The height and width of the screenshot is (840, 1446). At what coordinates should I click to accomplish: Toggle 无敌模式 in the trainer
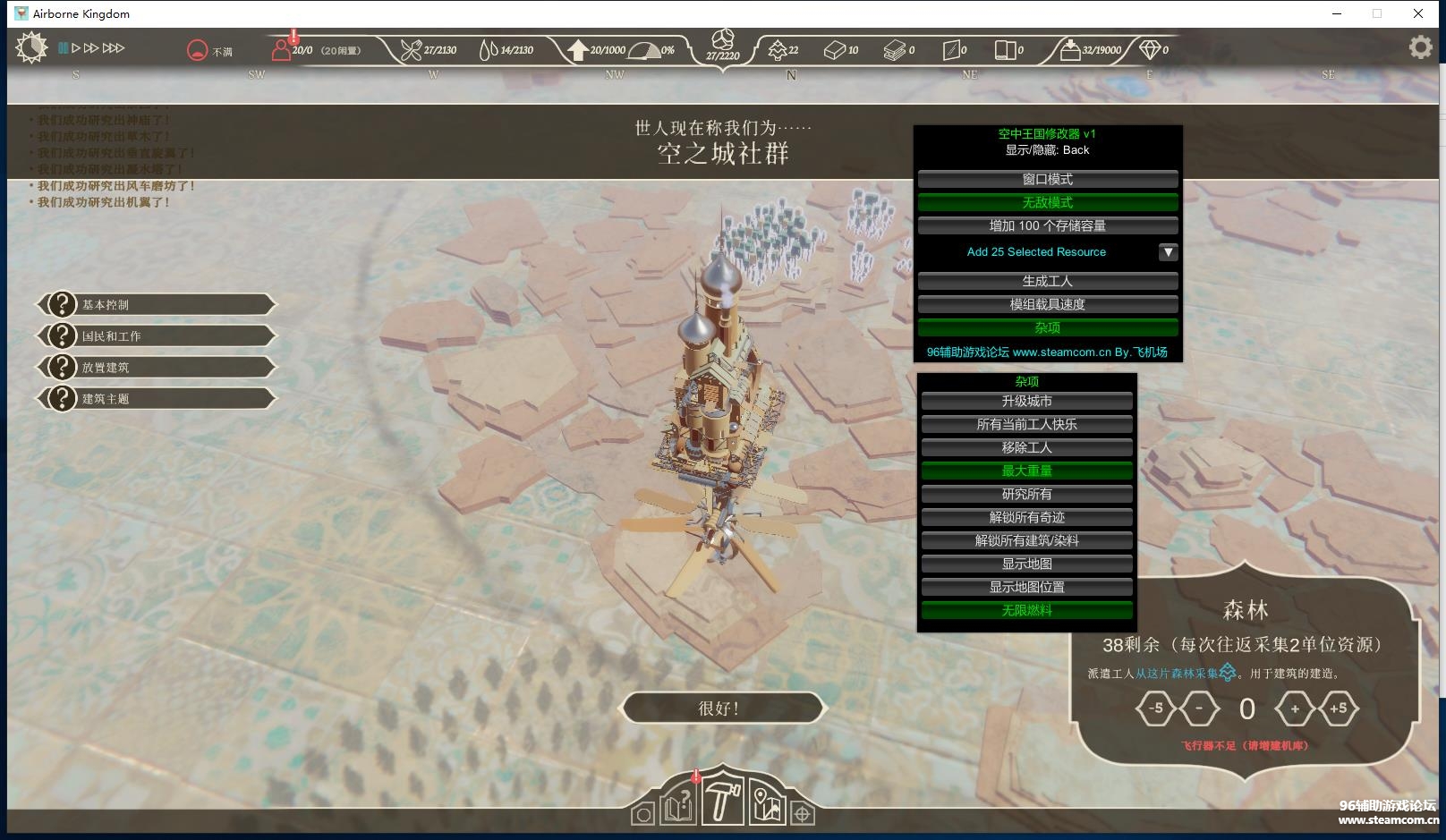click(x=1047, y=203)
